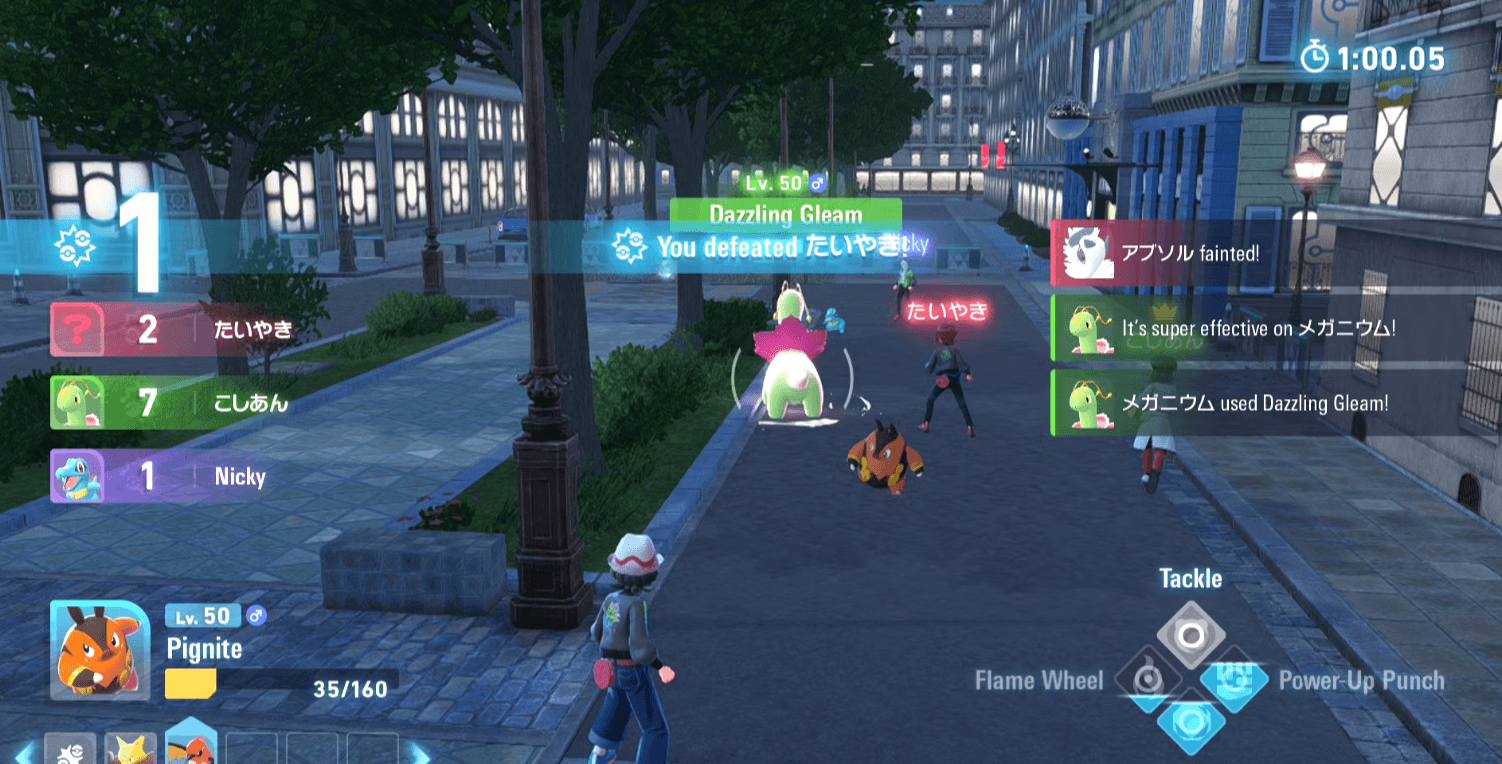Select the highlighted Pignite party slot

(x=191, y=745)
